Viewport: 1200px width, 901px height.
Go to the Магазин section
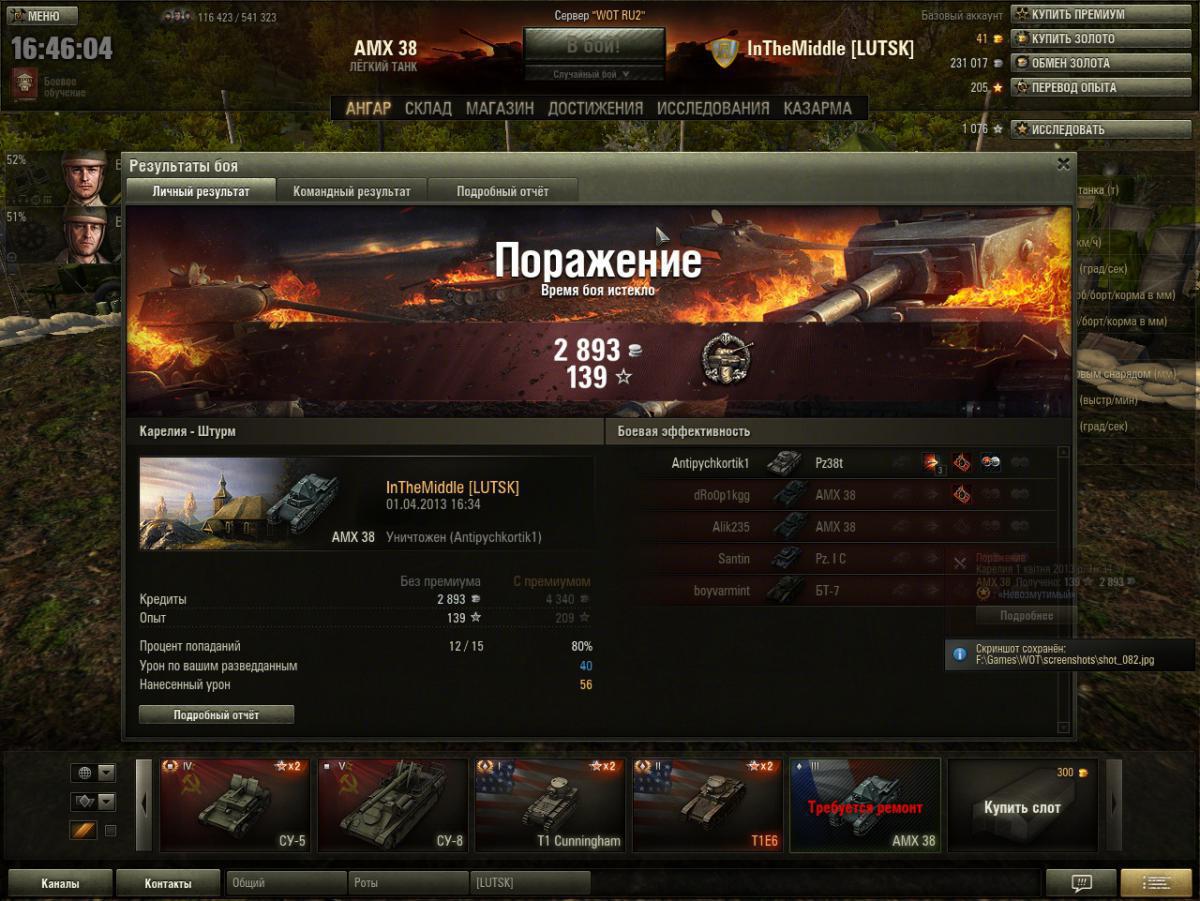499,108
